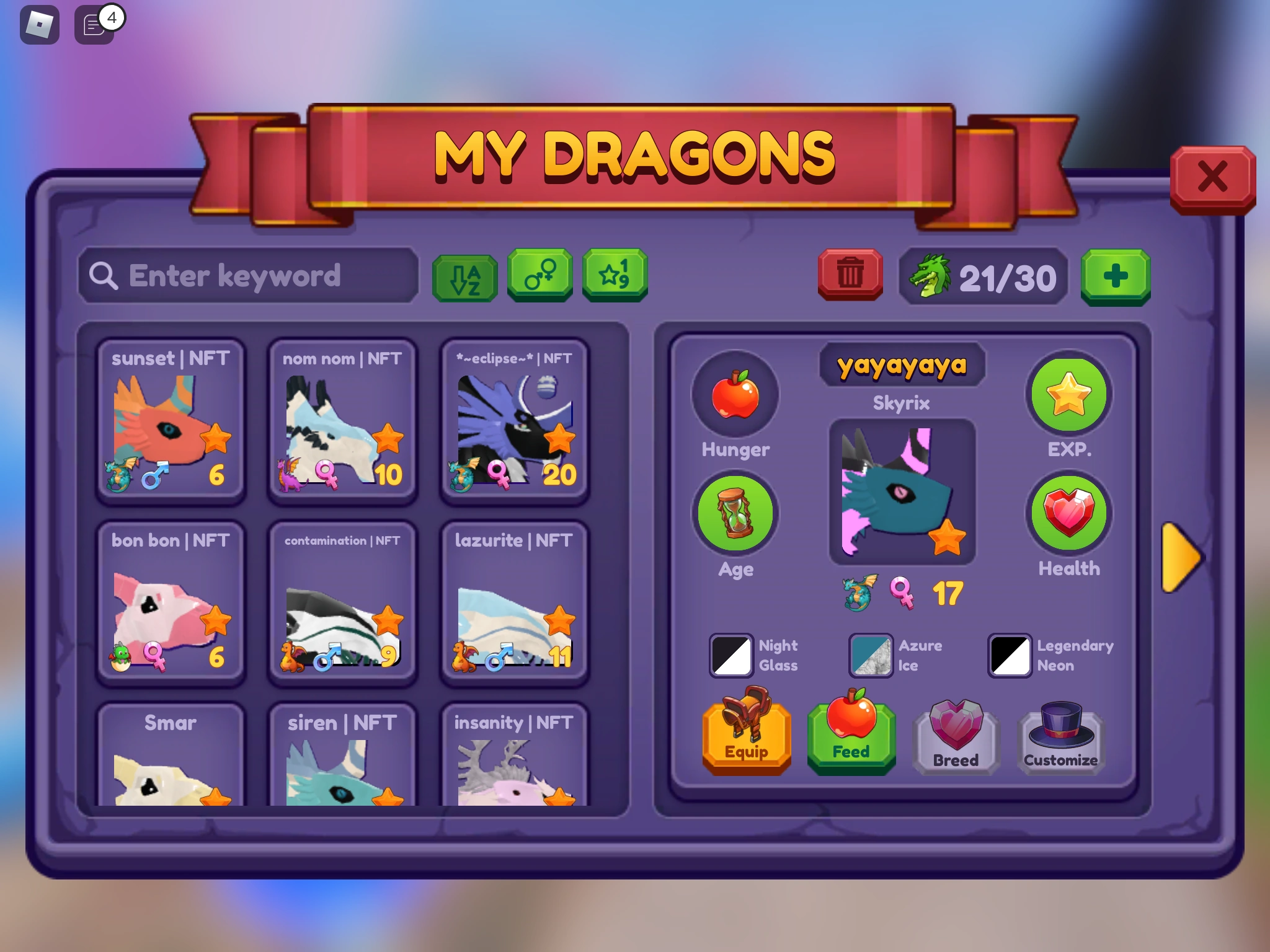Viewport: 1270px width, 952px height.
Task: Select the Legendary Neon trait swatch
Action: click(1009, 656)
